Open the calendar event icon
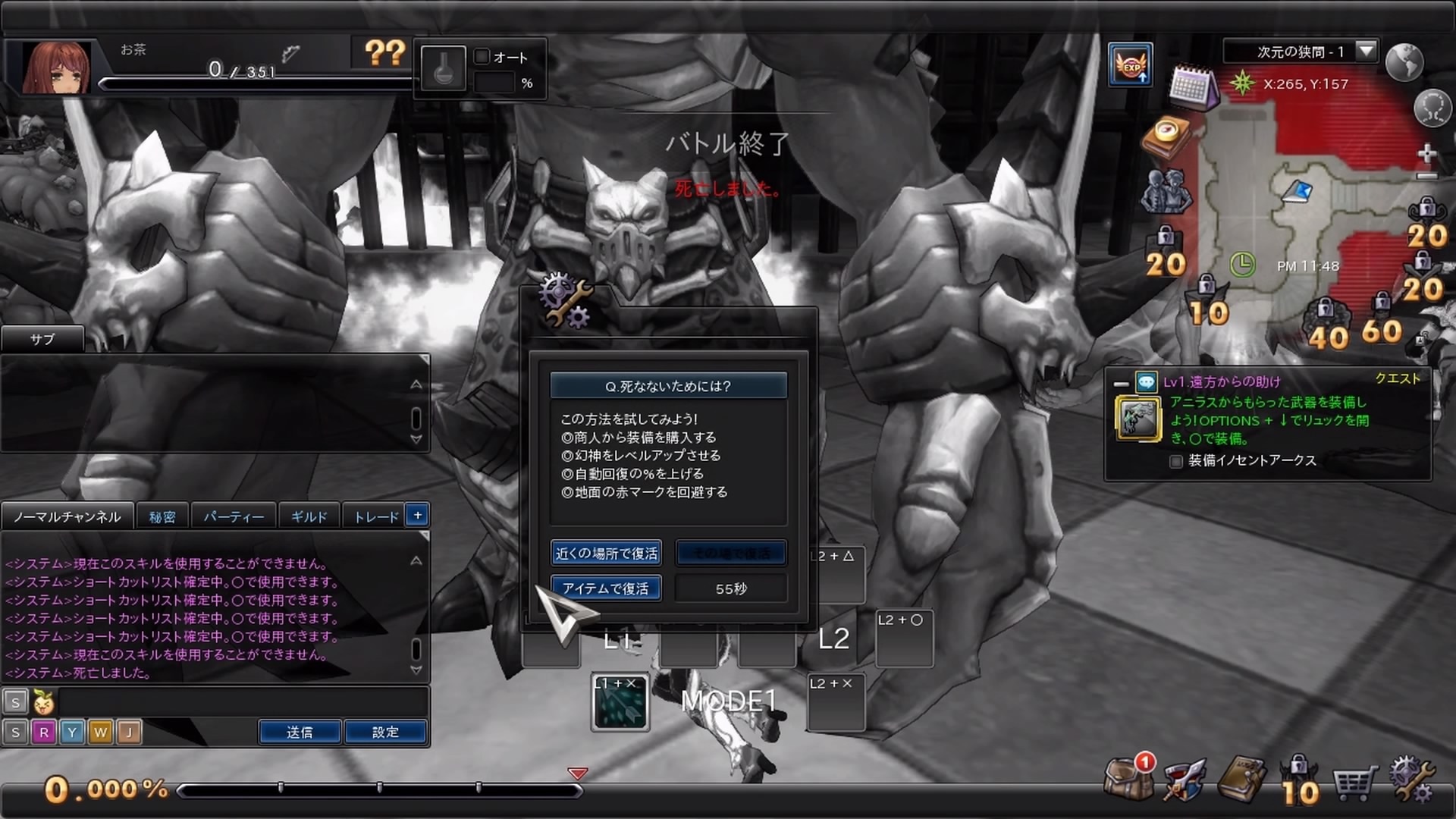Screen dimensions: 1456x819 [x=1191, y=87]
